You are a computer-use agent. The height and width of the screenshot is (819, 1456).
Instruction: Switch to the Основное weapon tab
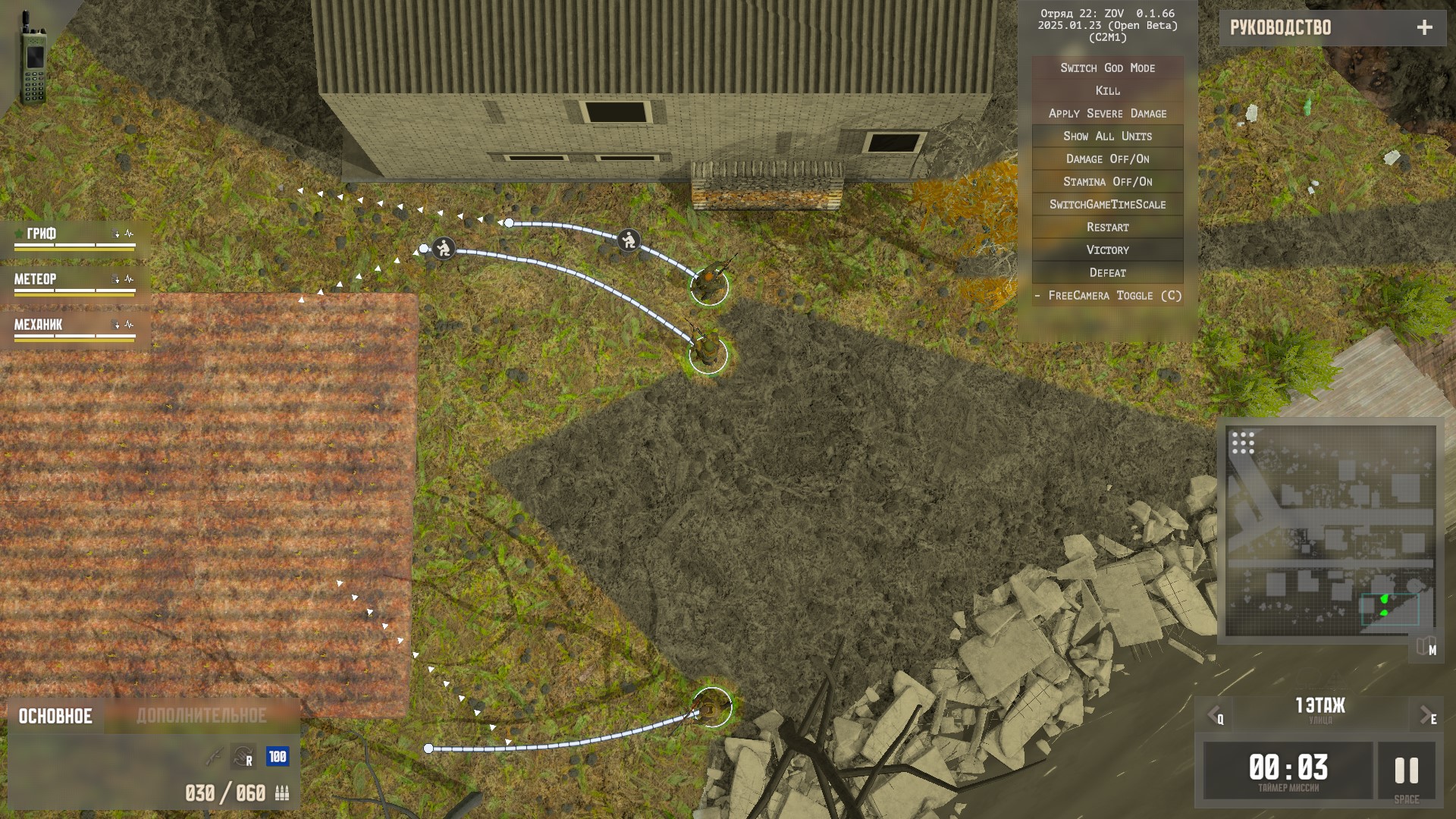tap(55, 717)
